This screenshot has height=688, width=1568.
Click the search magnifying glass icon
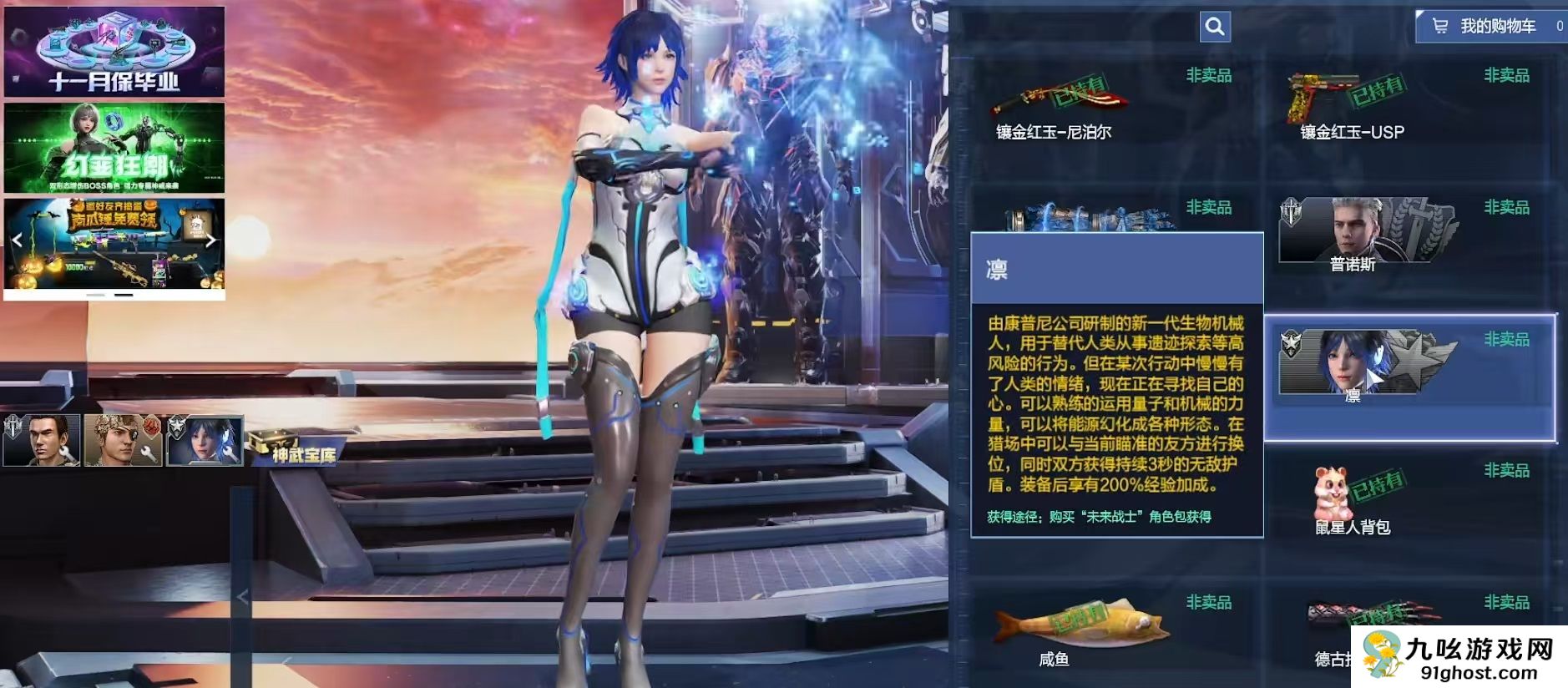(1215, 27)
